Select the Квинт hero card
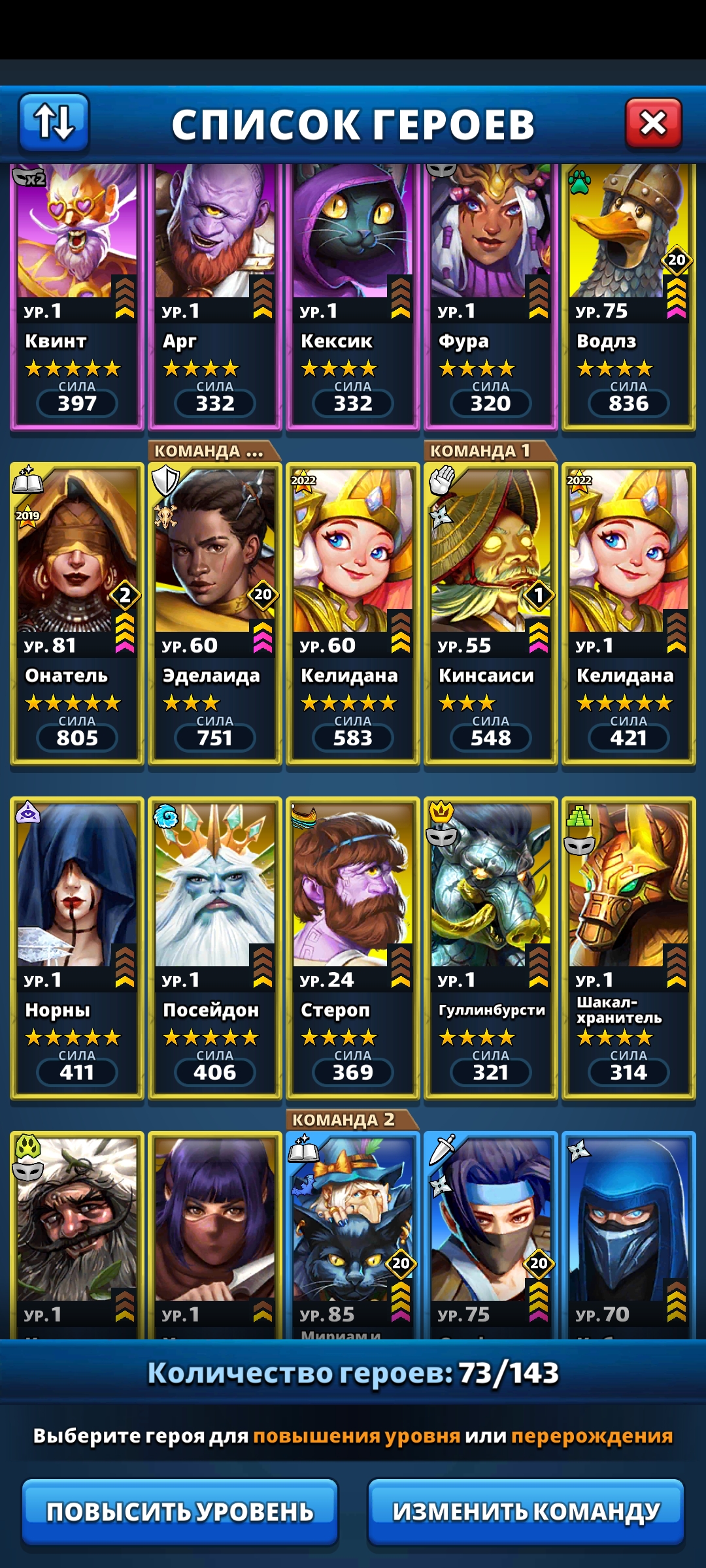Screen dimensions: 706x1568 pos(77,294)
